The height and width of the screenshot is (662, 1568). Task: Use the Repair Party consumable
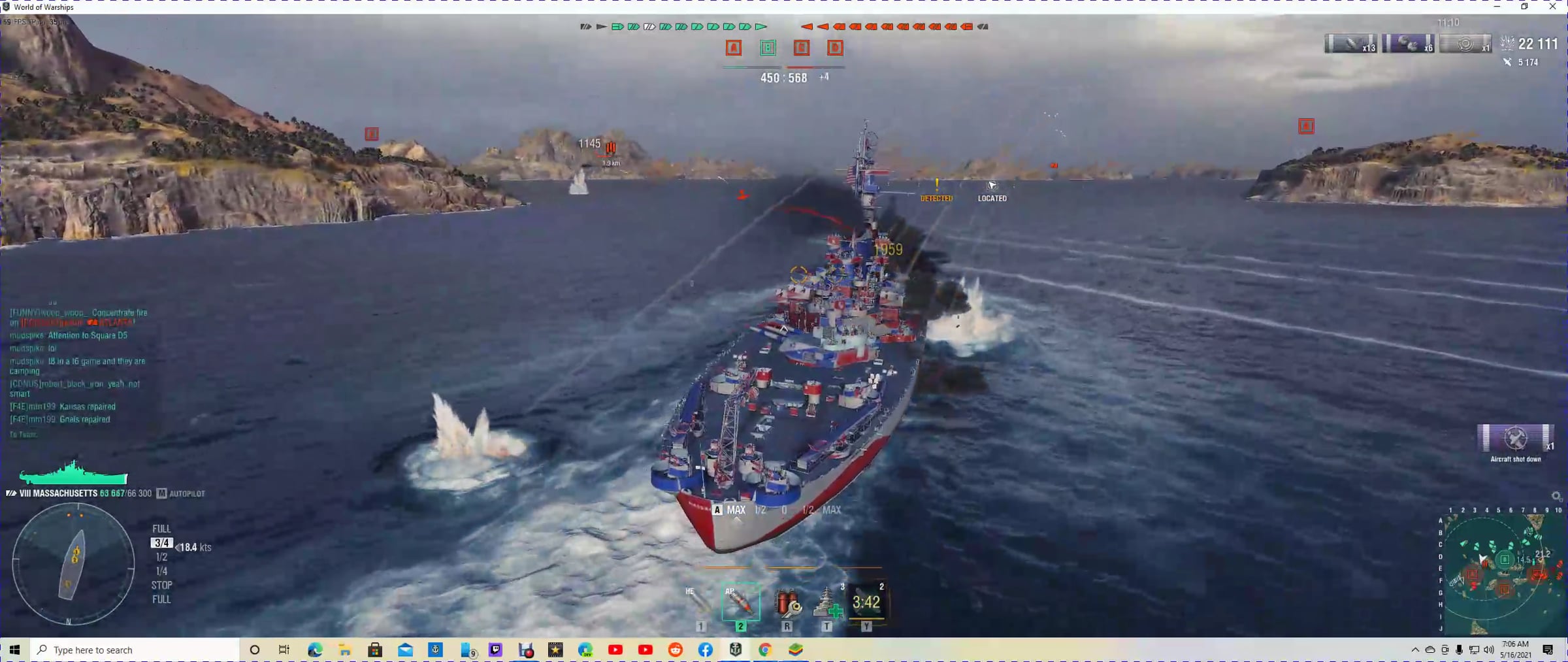point(826,602)
